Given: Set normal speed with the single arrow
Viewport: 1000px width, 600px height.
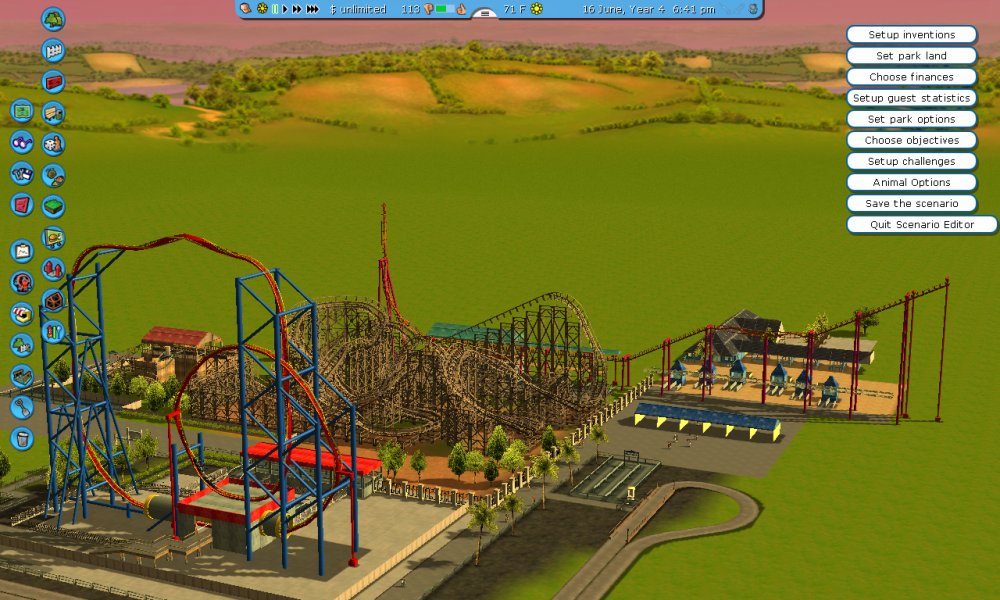Looking at the screenshot, I should (x=285, y=9).
